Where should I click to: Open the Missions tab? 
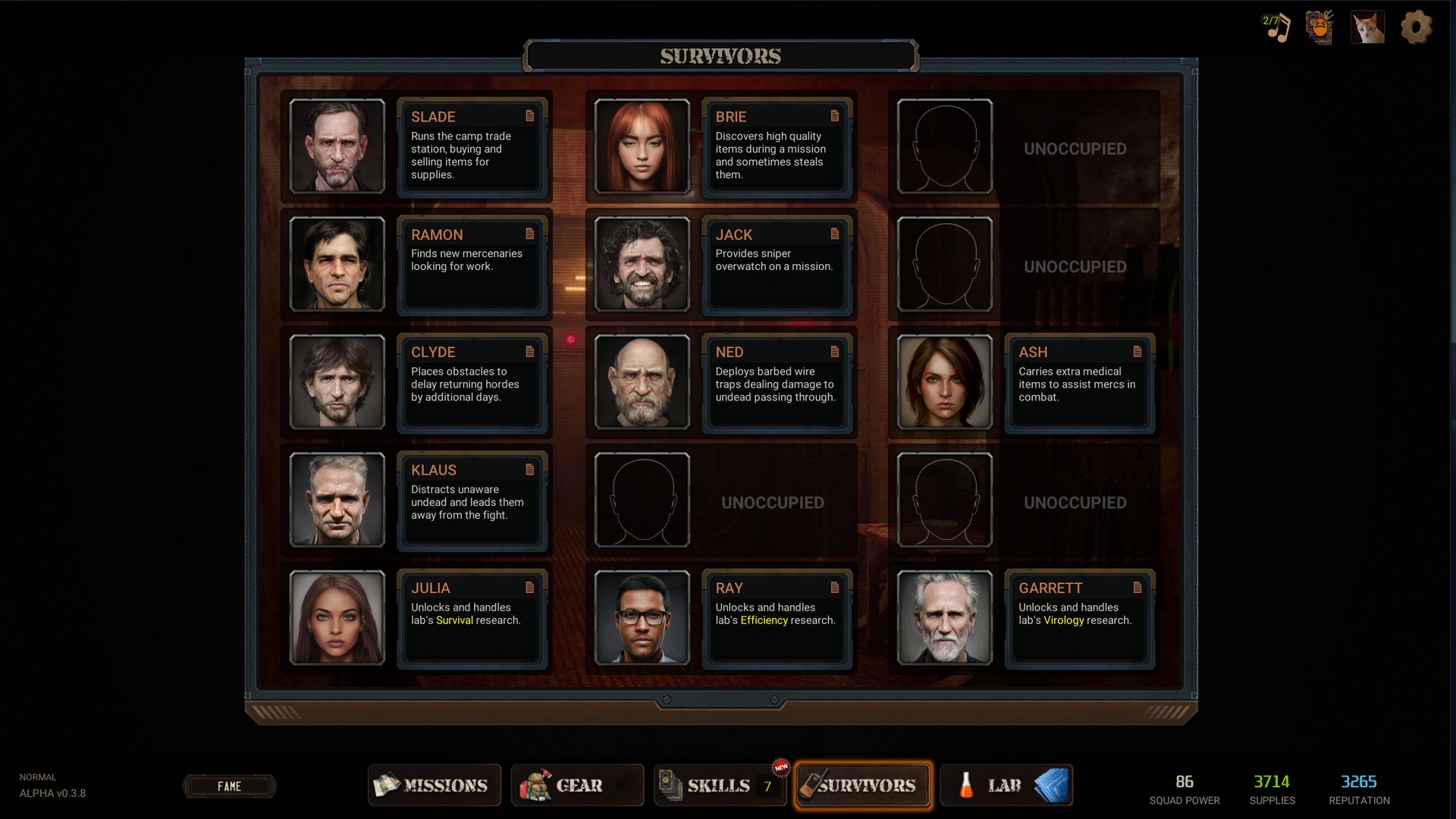(x=434, y=785)
